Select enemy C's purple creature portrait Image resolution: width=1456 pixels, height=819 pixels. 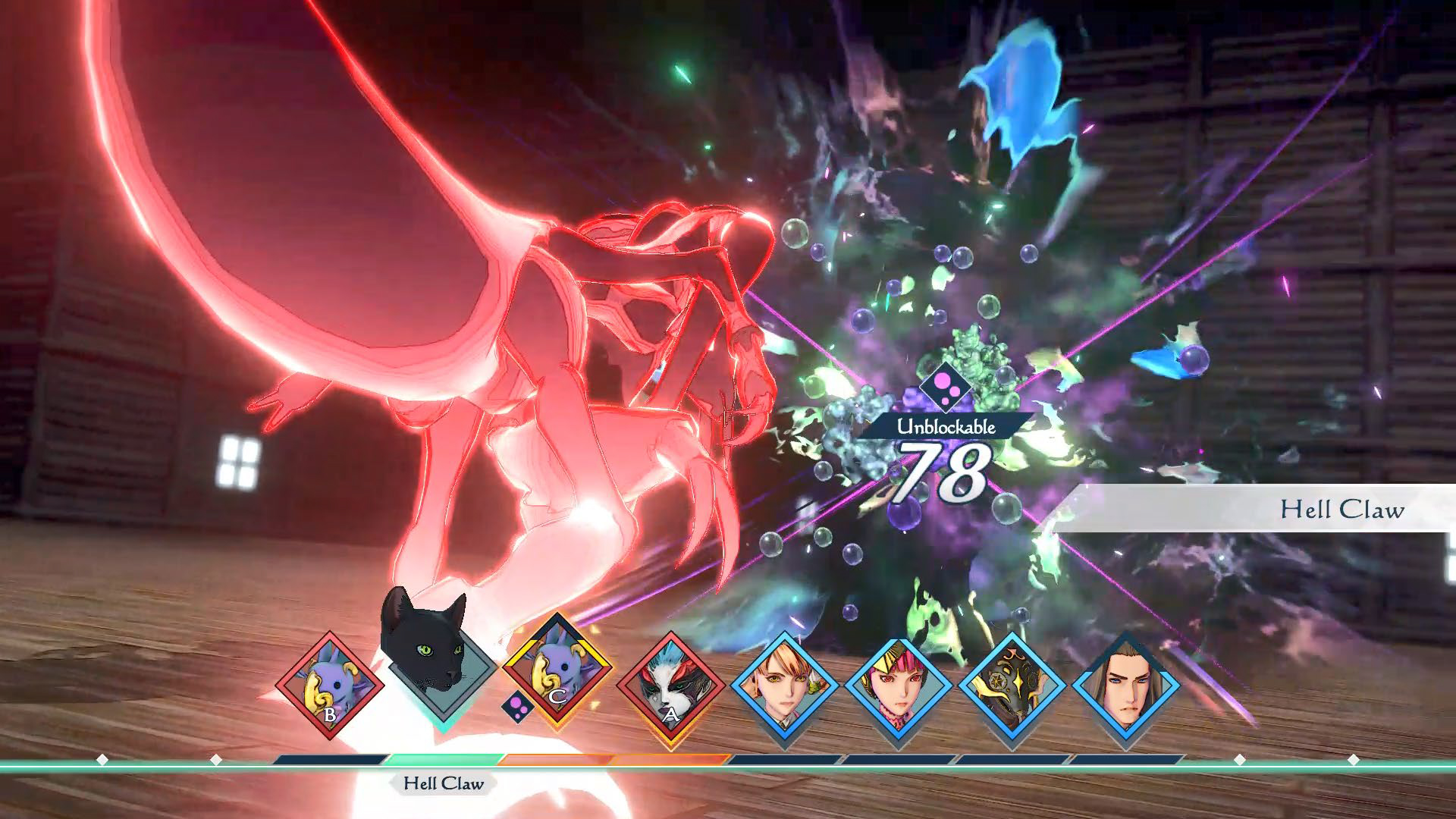click(x=557, y=671)
